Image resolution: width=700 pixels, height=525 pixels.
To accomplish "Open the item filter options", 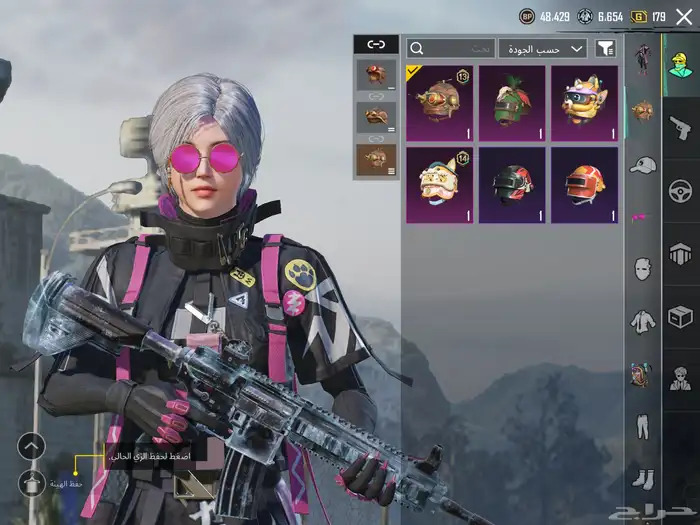I will click(x=606, y=48).
